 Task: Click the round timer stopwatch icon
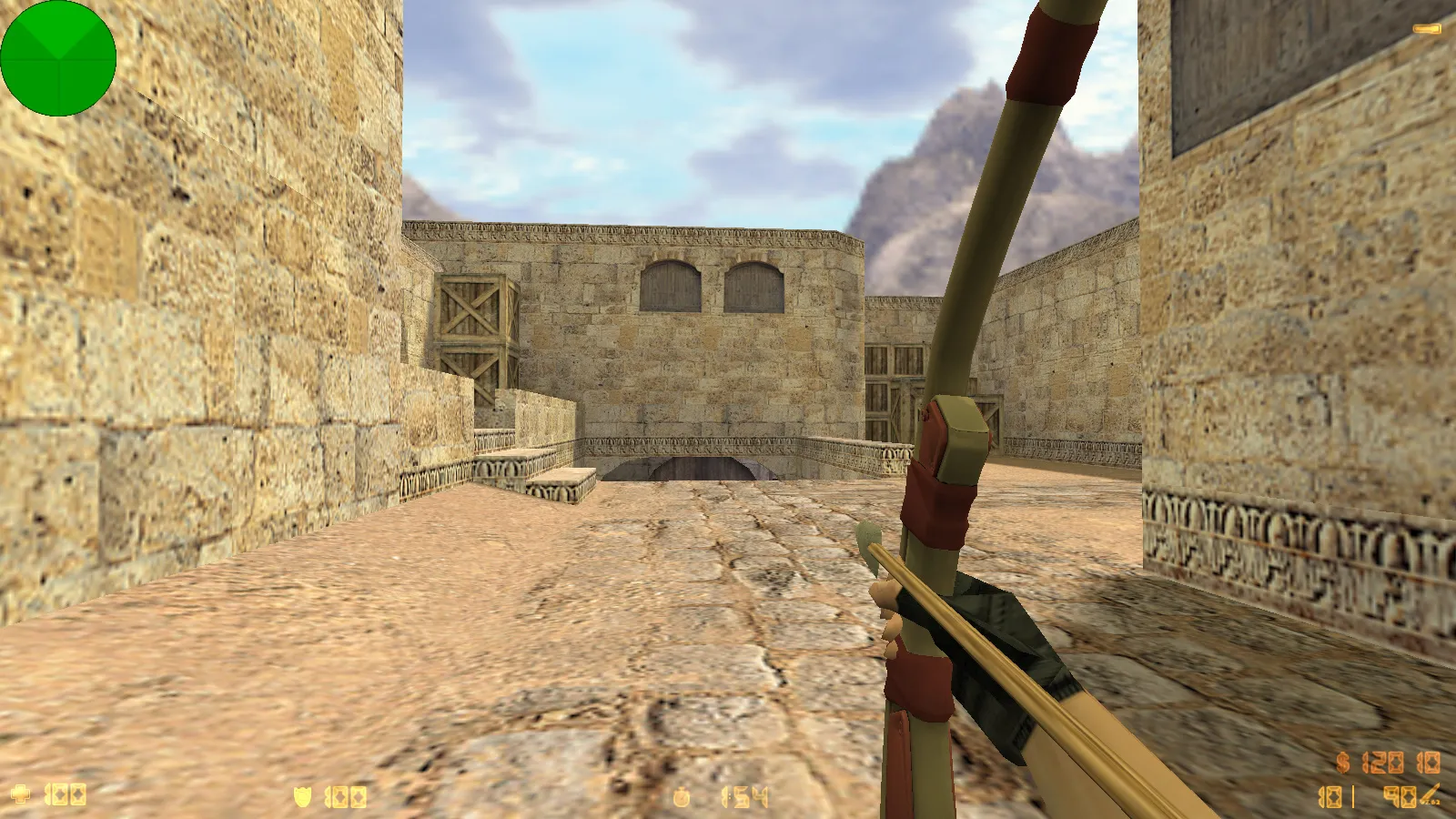coord(682,798)
